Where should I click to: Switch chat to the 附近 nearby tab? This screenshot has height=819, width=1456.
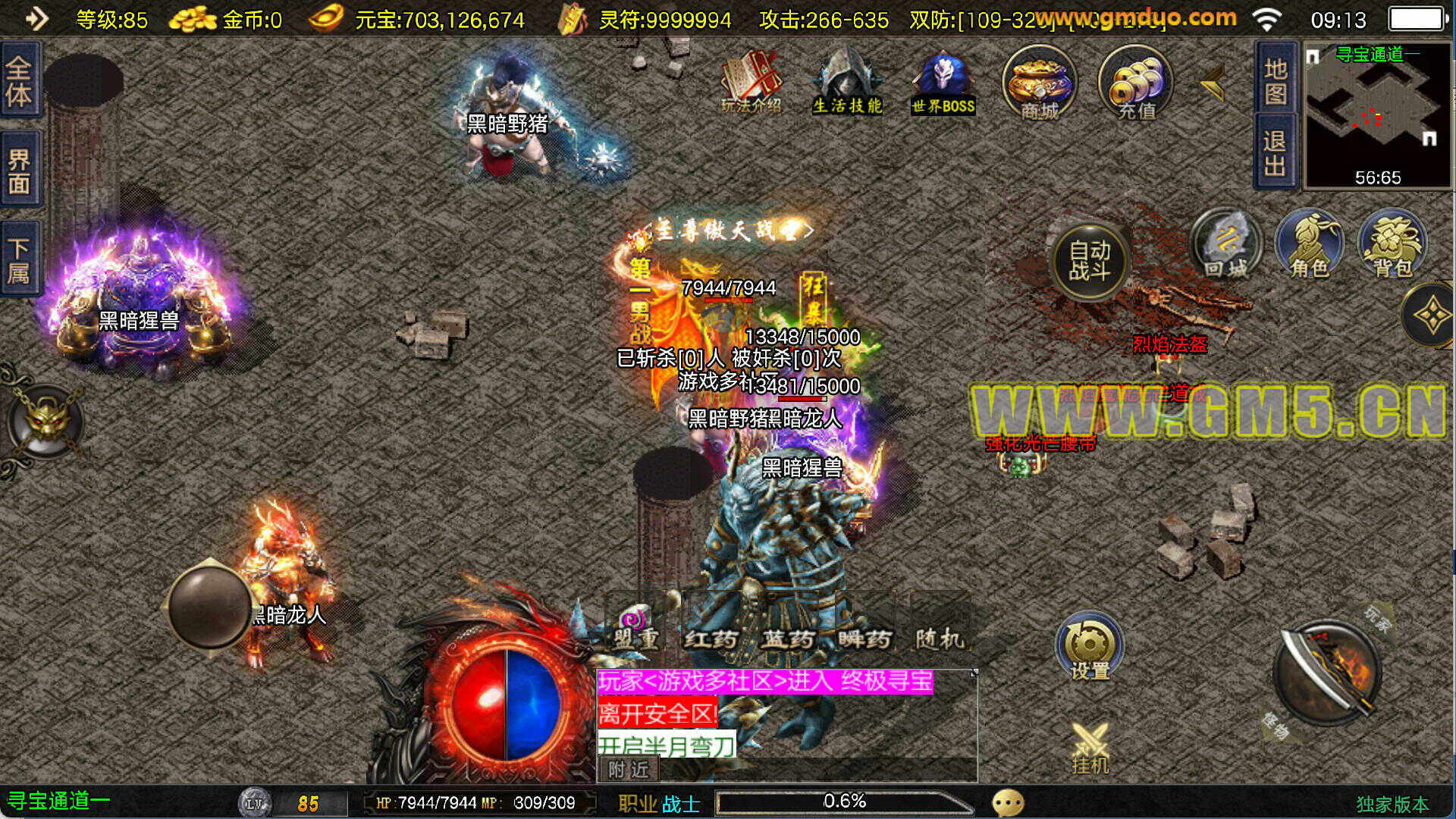coord(629,770)
